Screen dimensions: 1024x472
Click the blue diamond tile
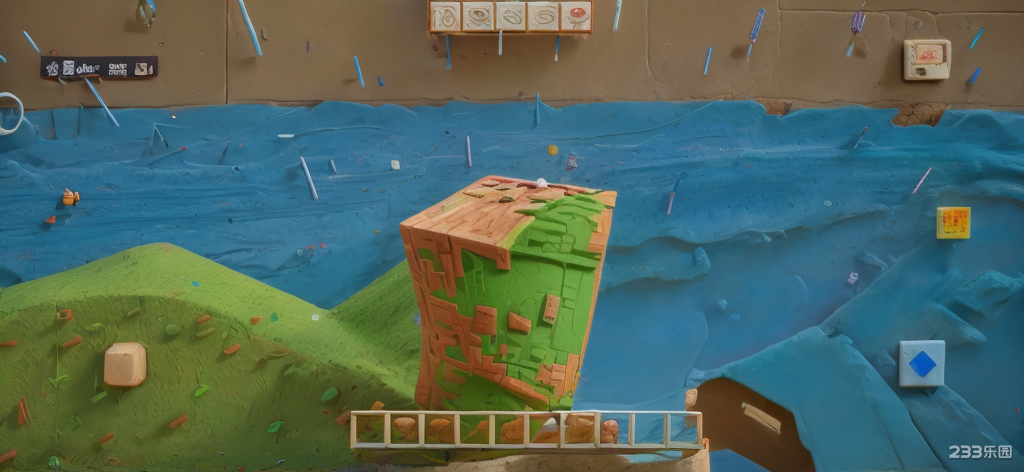tap(921, 363)
